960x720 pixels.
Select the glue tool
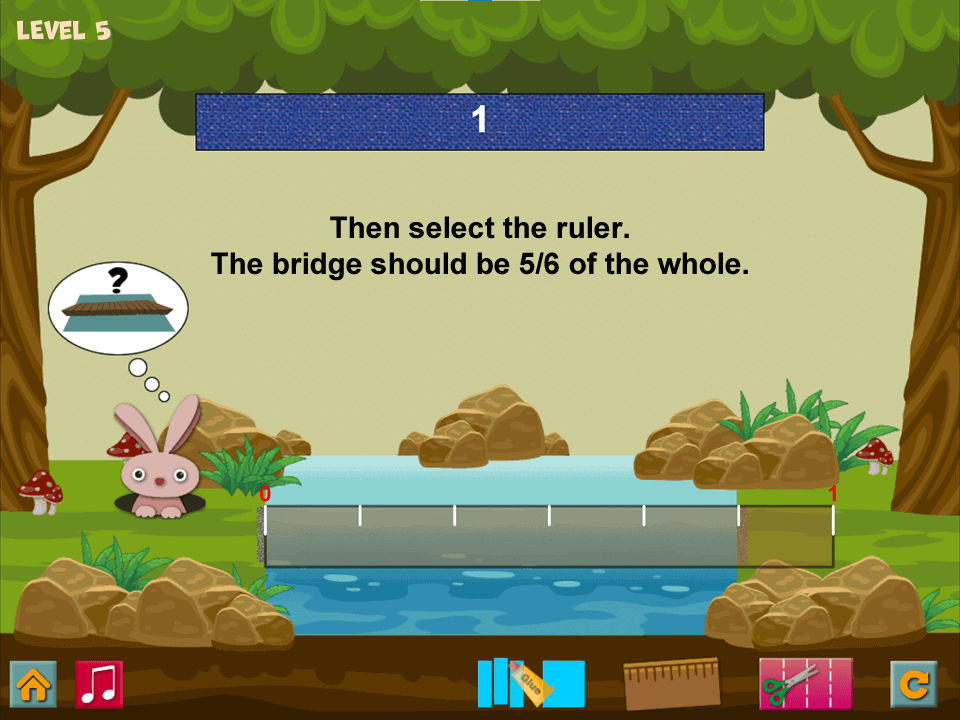click(531, 683)
